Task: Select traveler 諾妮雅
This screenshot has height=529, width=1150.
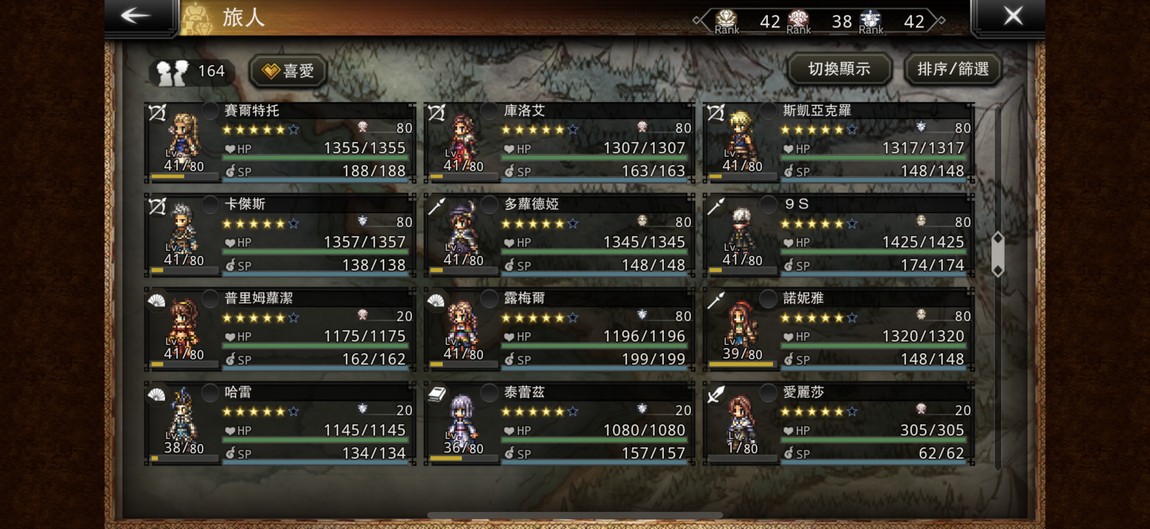Action: 838,330
